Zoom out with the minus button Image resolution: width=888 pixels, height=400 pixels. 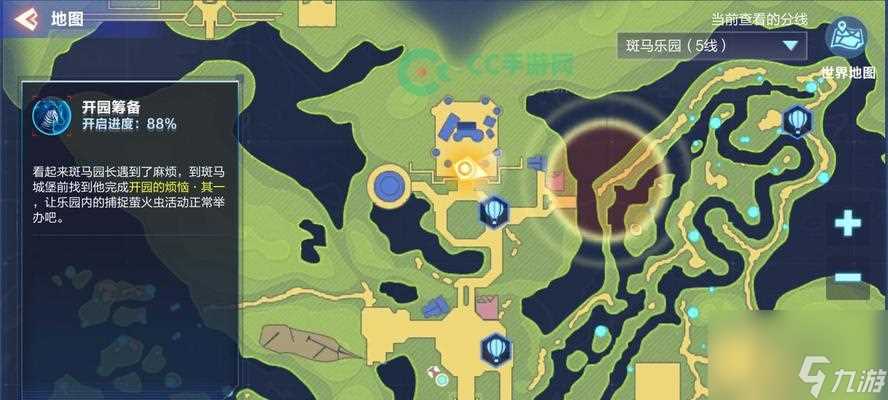click(x=848, y=277)
